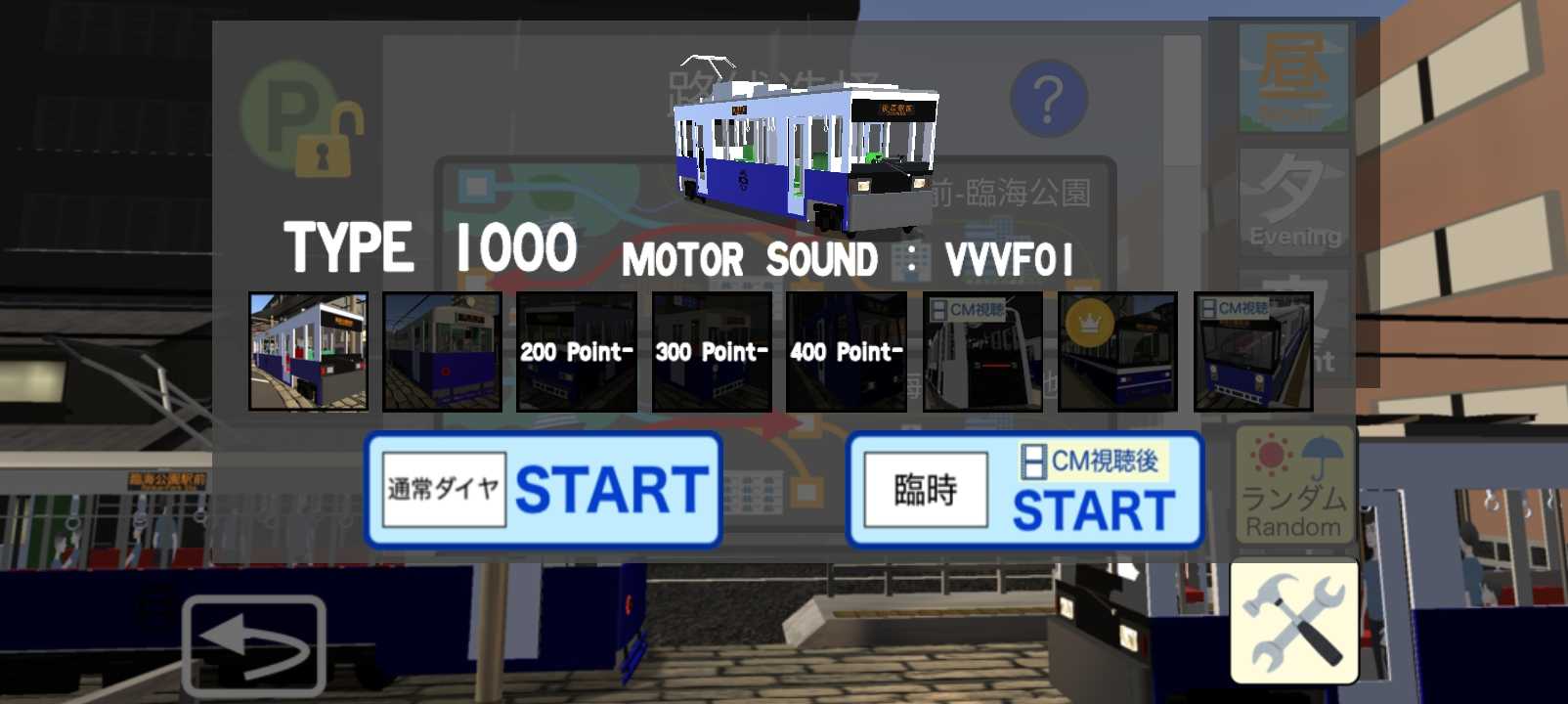
Task: Choose the locked 200 Point tram
Action: 577,352
